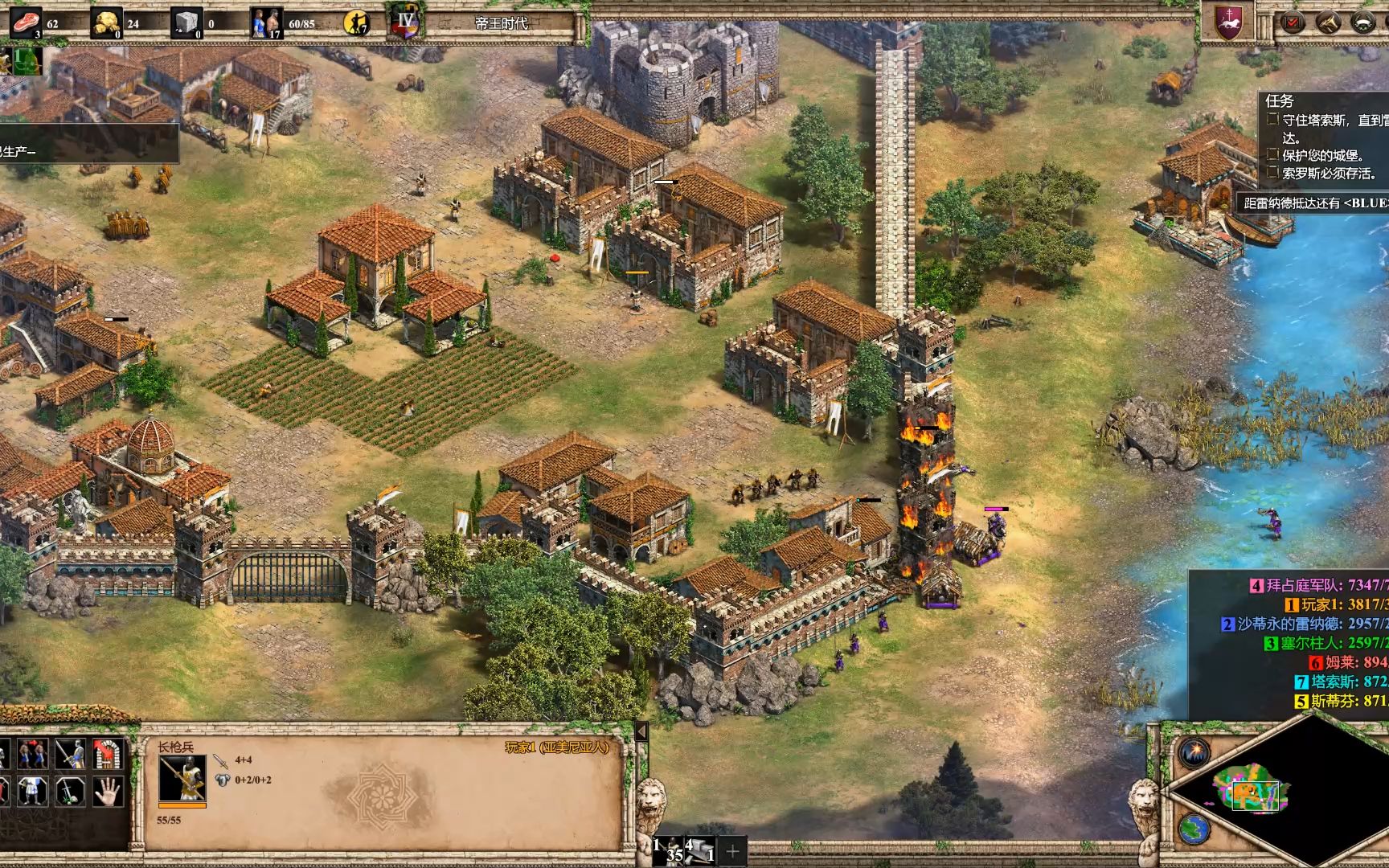The height and width of the screenshot is (868, 1389).
Task: Collapse the unit panel with the arrow
Action: [641, 732]
